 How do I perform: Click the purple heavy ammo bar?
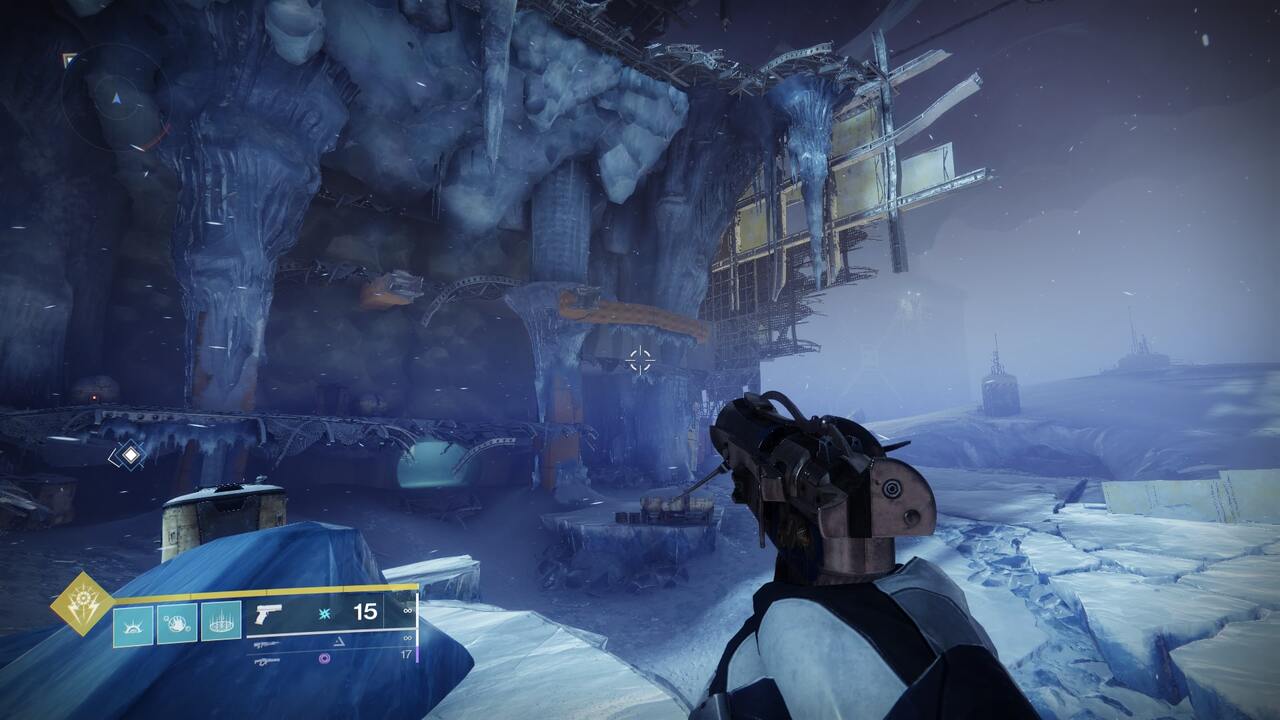coord(418,655)
